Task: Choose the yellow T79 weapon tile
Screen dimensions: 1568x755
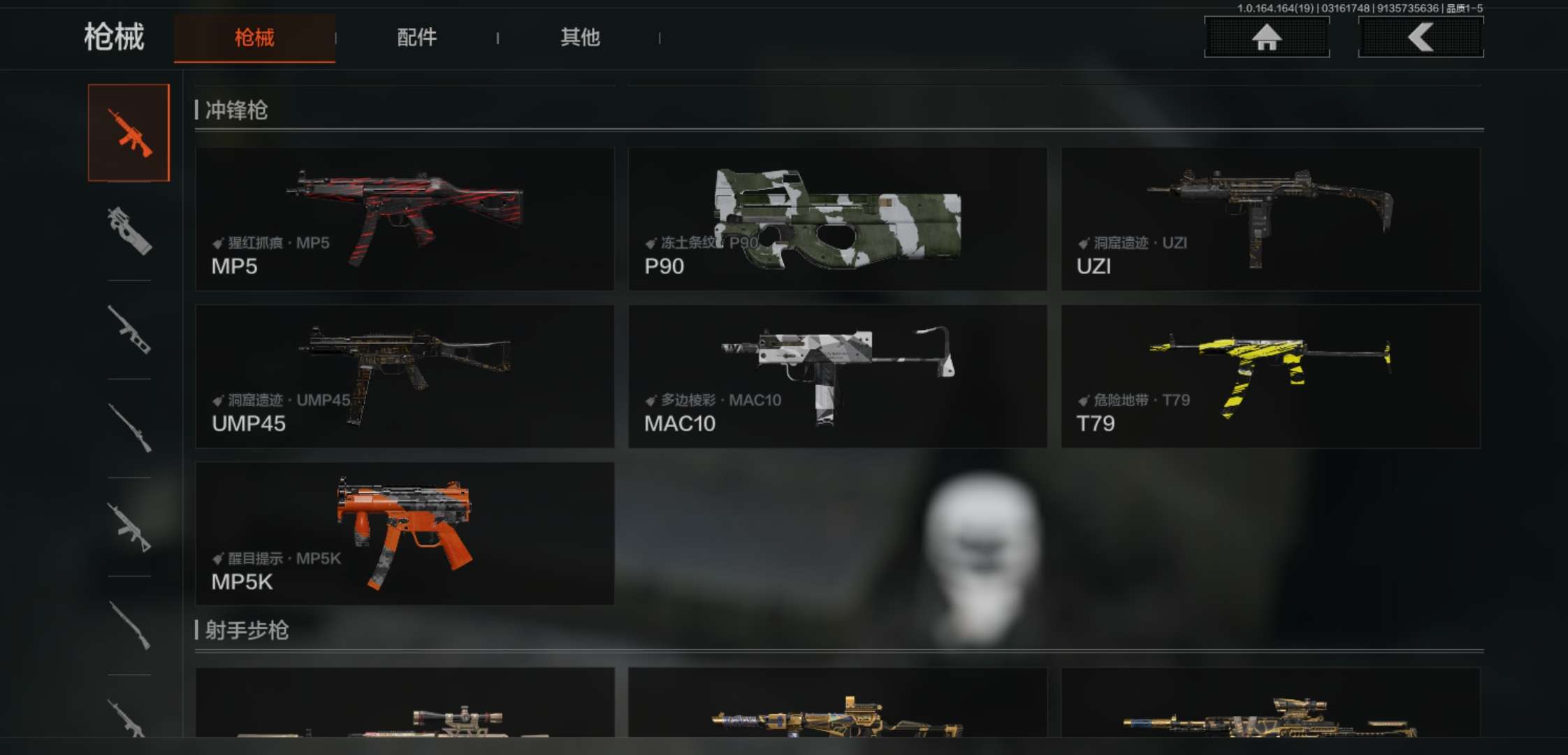Action: coord(1270,376)
